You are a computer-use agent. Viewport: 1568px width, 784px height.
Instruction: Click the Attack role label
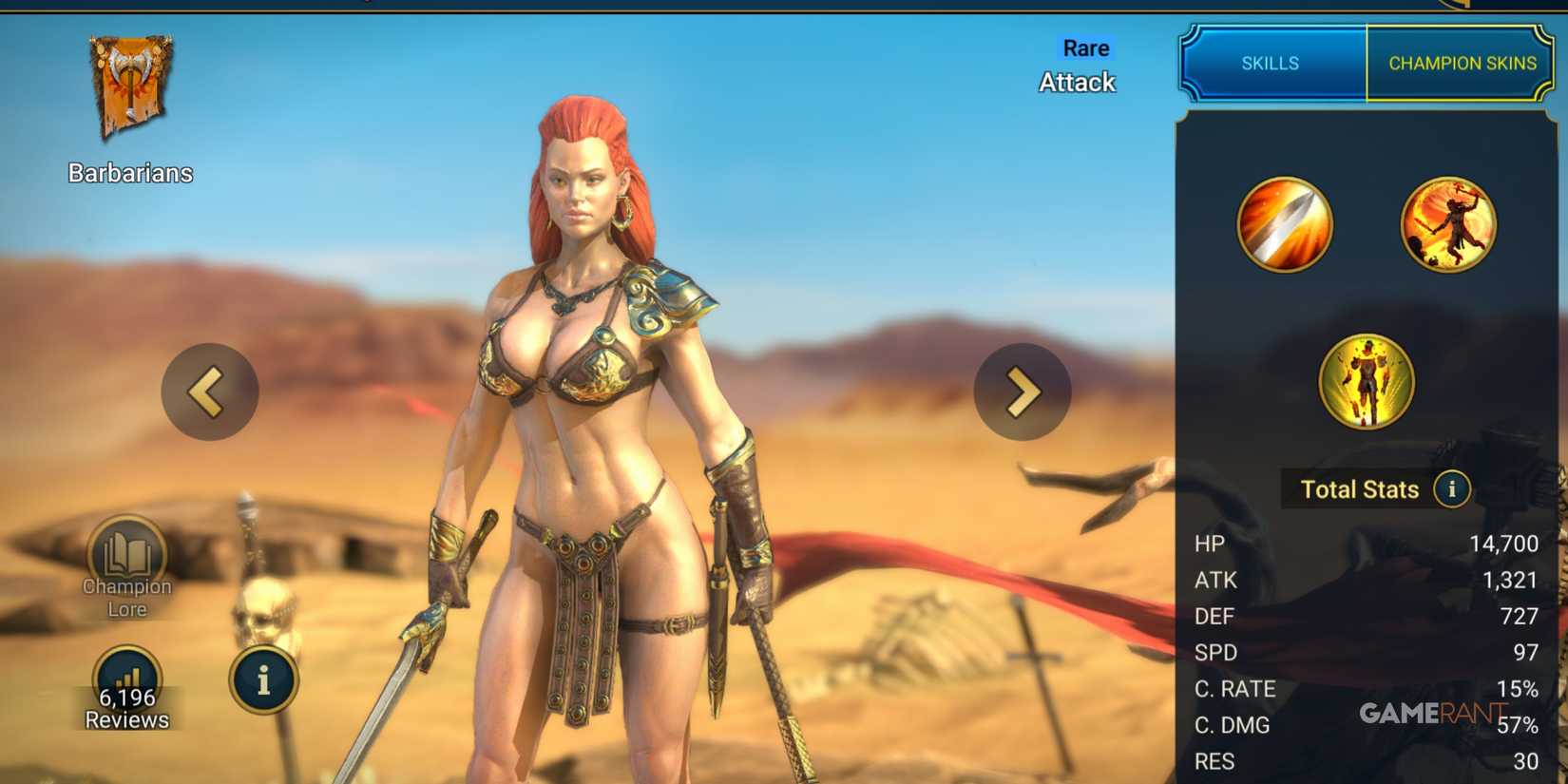point(1077,83)
